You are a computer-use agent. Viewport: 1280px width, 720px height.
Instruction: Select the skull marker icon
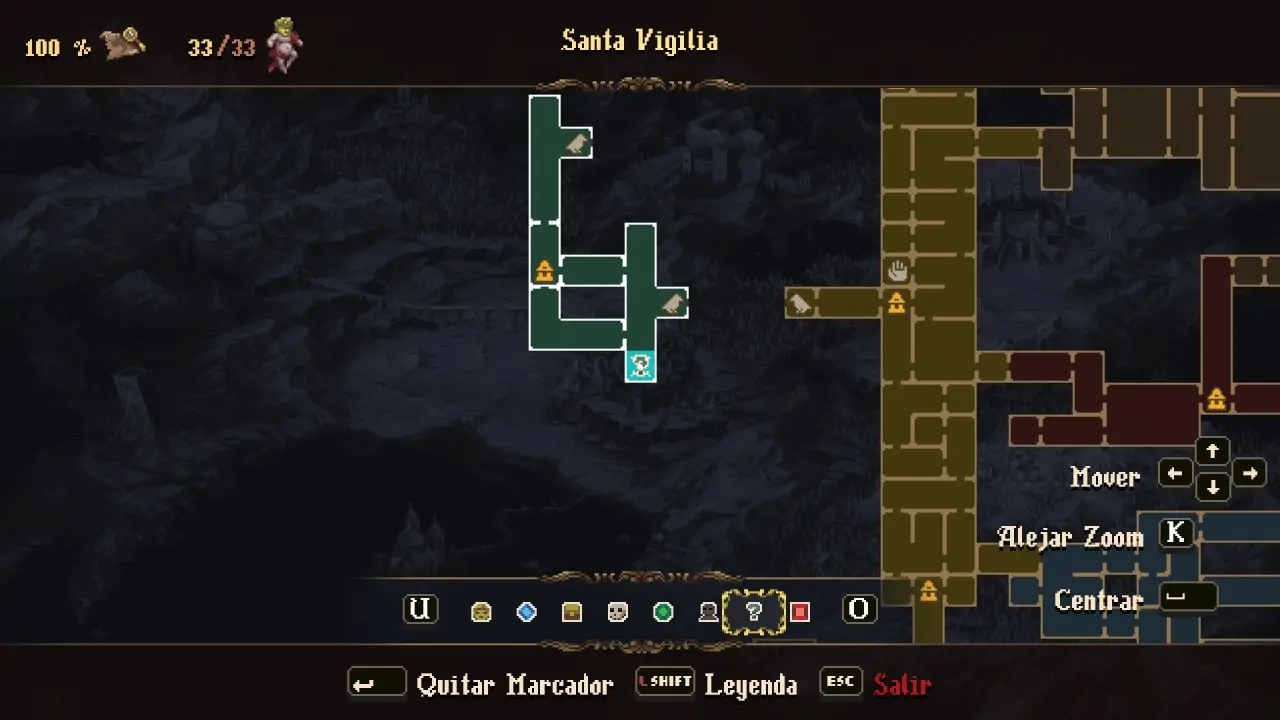[x=618, y=612]
